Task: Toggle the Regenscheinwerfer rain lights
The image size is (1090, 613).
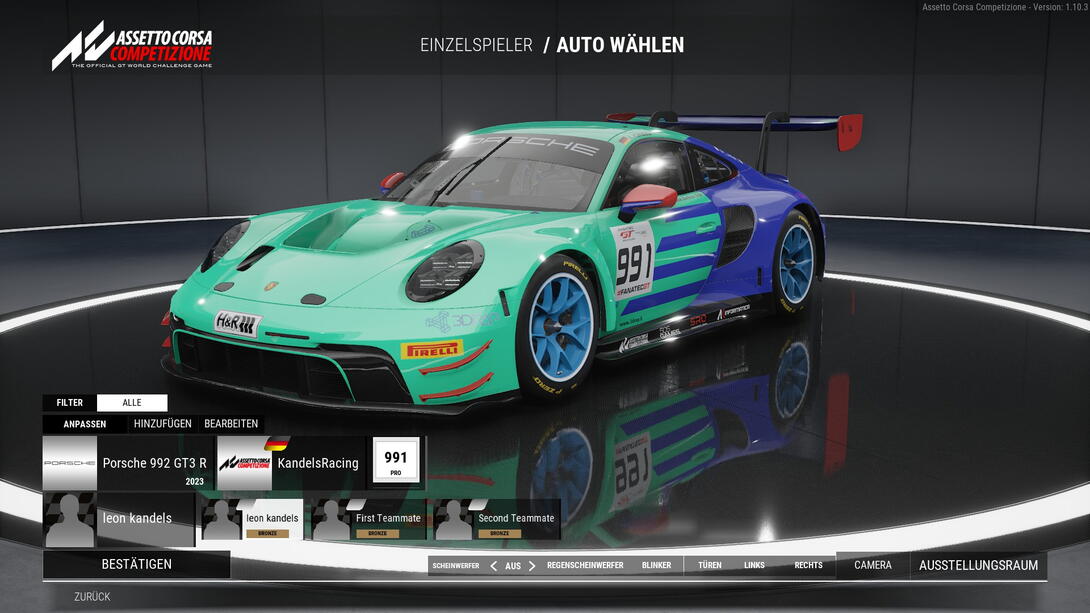Action: click(x=585, y=566)
